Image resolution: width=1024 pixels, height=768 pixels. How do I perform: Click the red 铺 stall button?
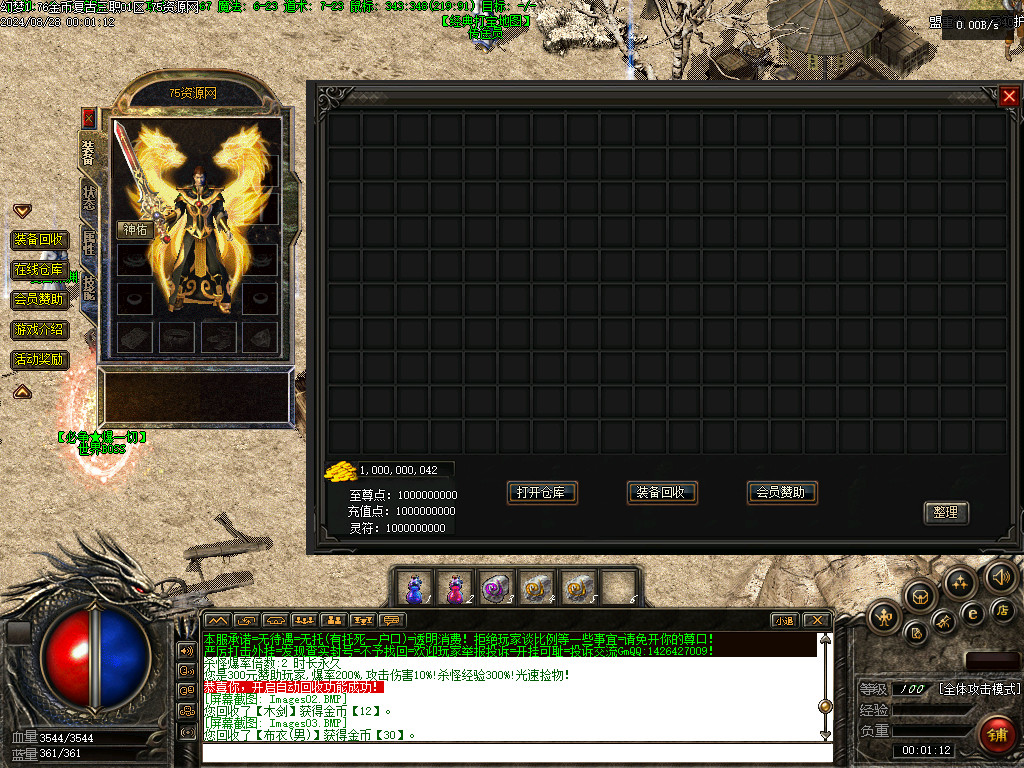coord(997,734)
